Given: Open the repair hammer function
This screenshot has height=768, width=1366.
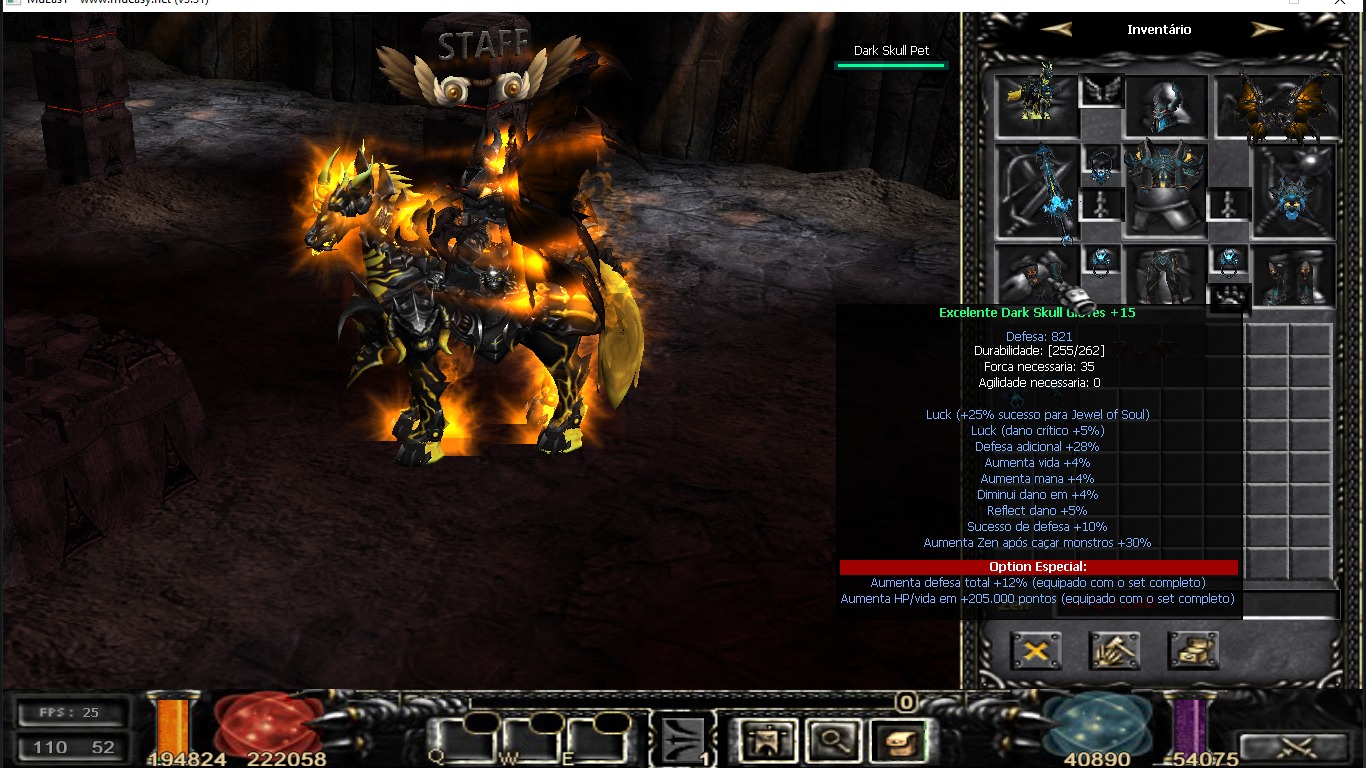Looking at the screenshot, I should tap(1115, 651).
